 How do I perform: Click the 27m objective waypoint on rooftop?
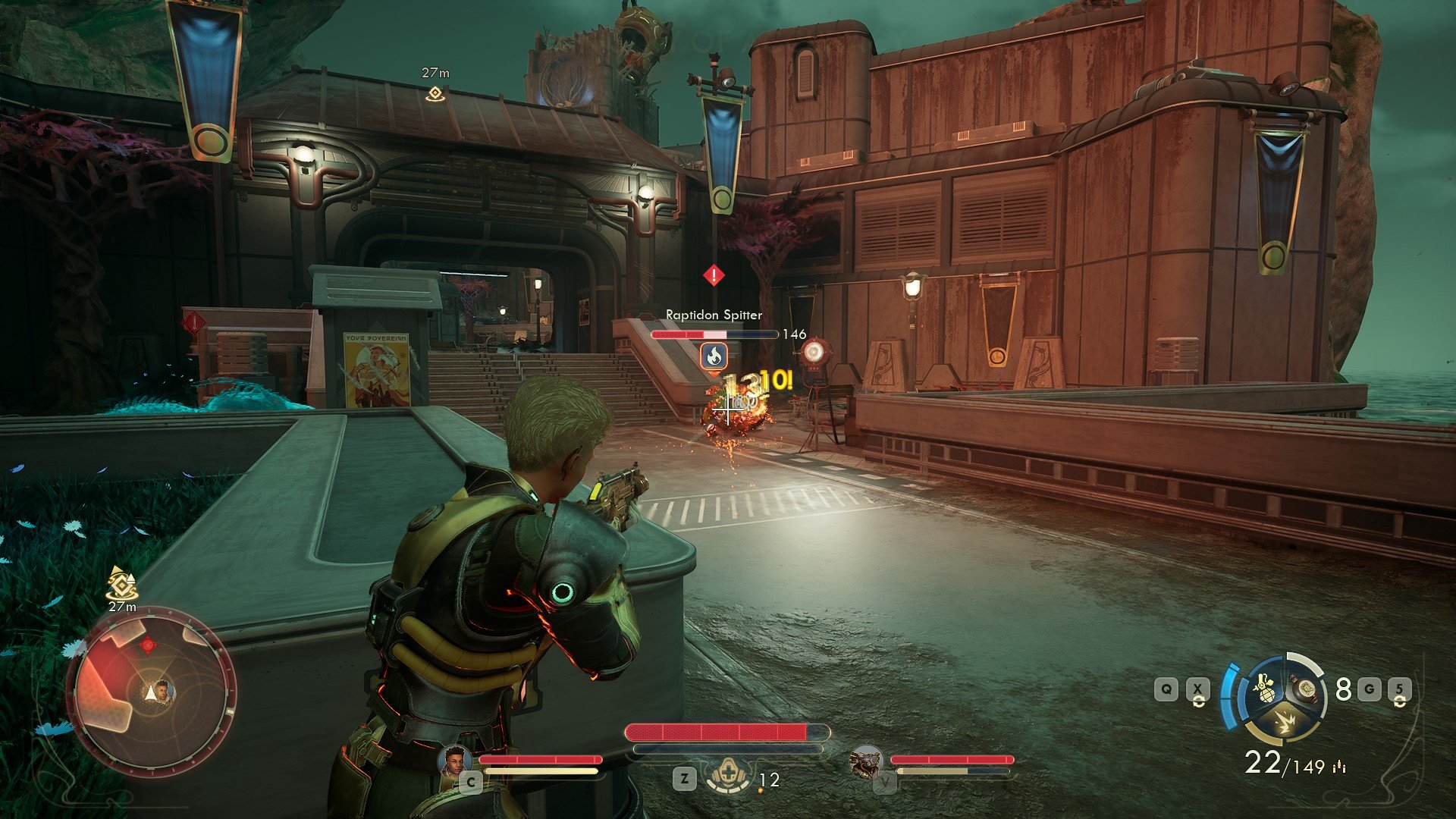(x=435, y=93)
